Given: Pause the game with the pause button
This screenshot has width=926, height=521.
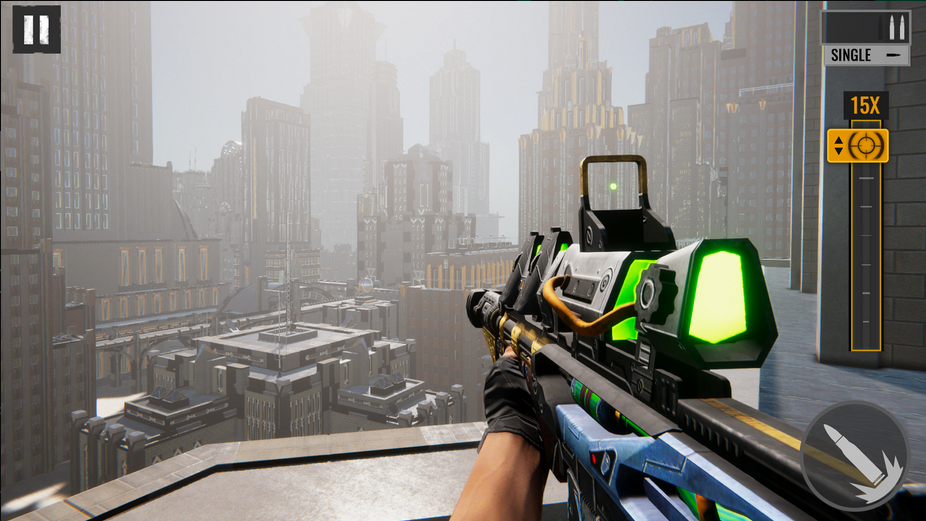Looking at the screenshot, I should (36, 29).
